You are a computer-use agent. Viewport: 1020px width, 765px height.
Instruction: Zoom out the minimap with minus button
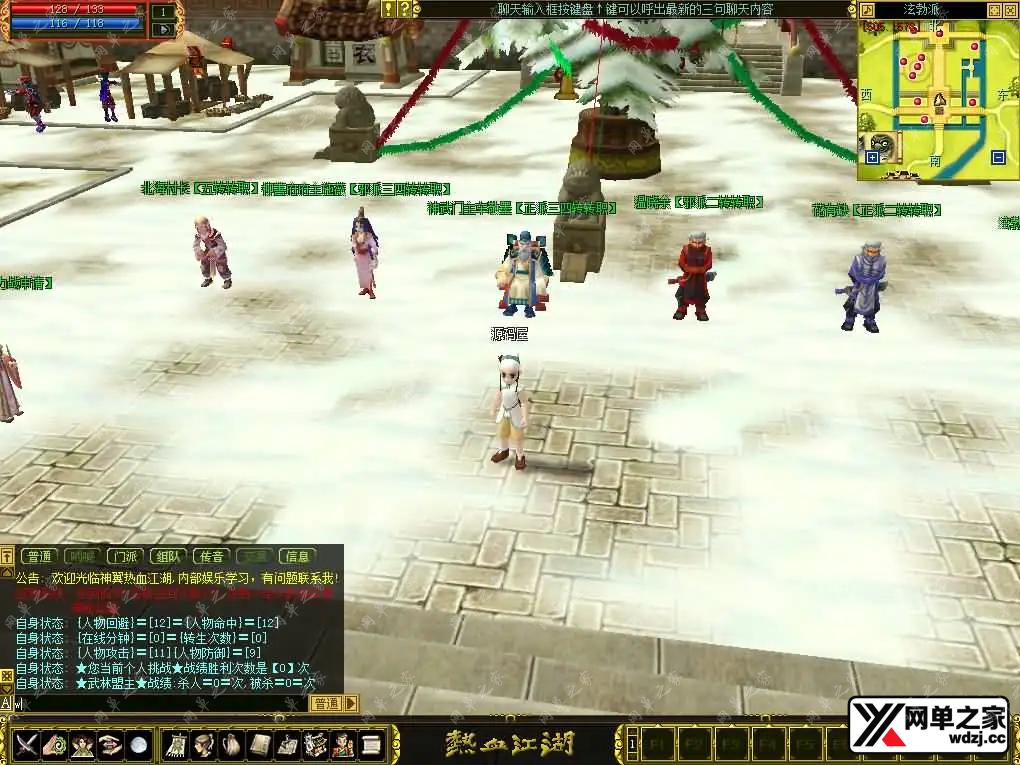(x=997, y=157)
